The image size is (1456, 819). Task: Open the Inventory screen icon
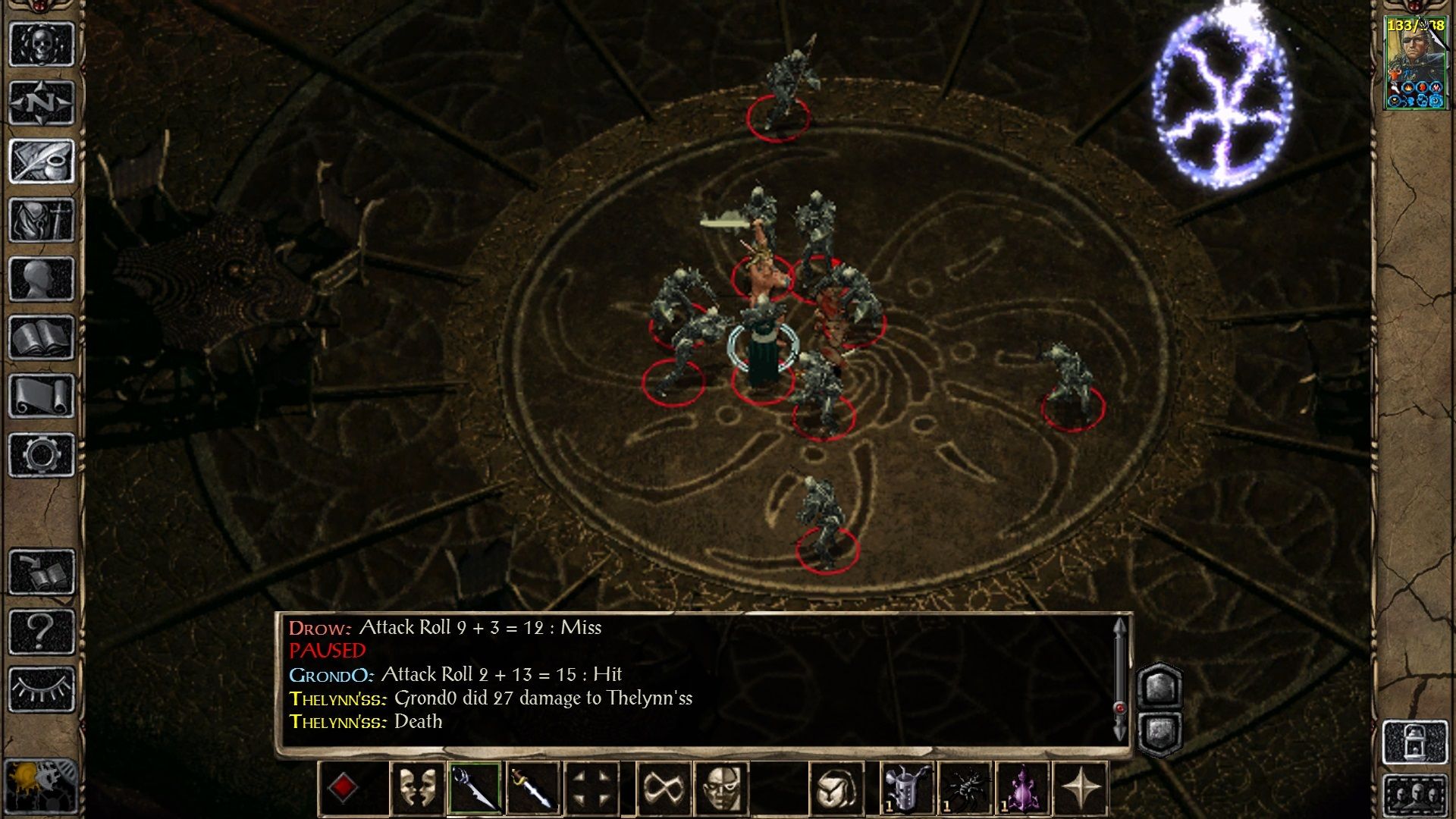click(42, 218)
